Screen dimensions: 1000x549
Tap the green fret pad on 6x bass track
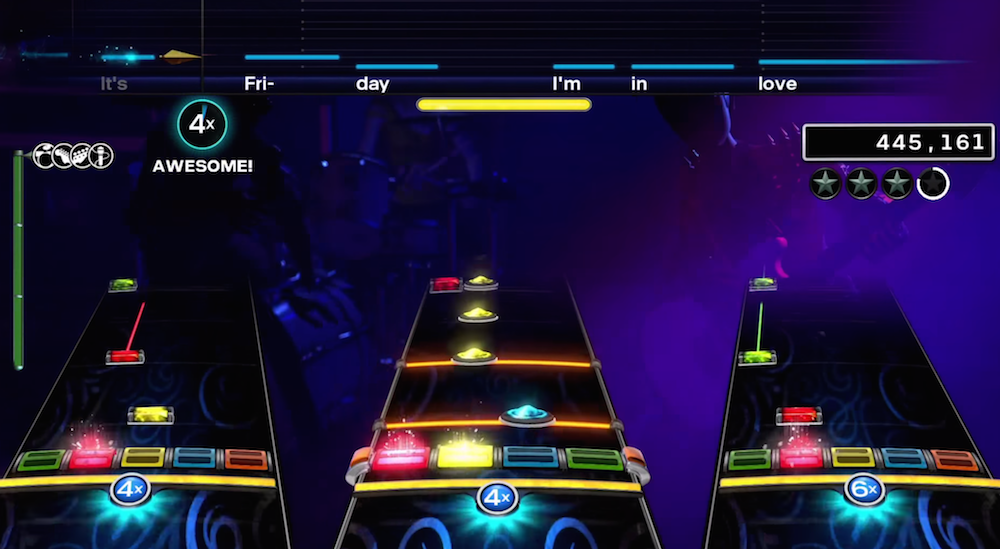pyautogui.click(x=749, y=459)
